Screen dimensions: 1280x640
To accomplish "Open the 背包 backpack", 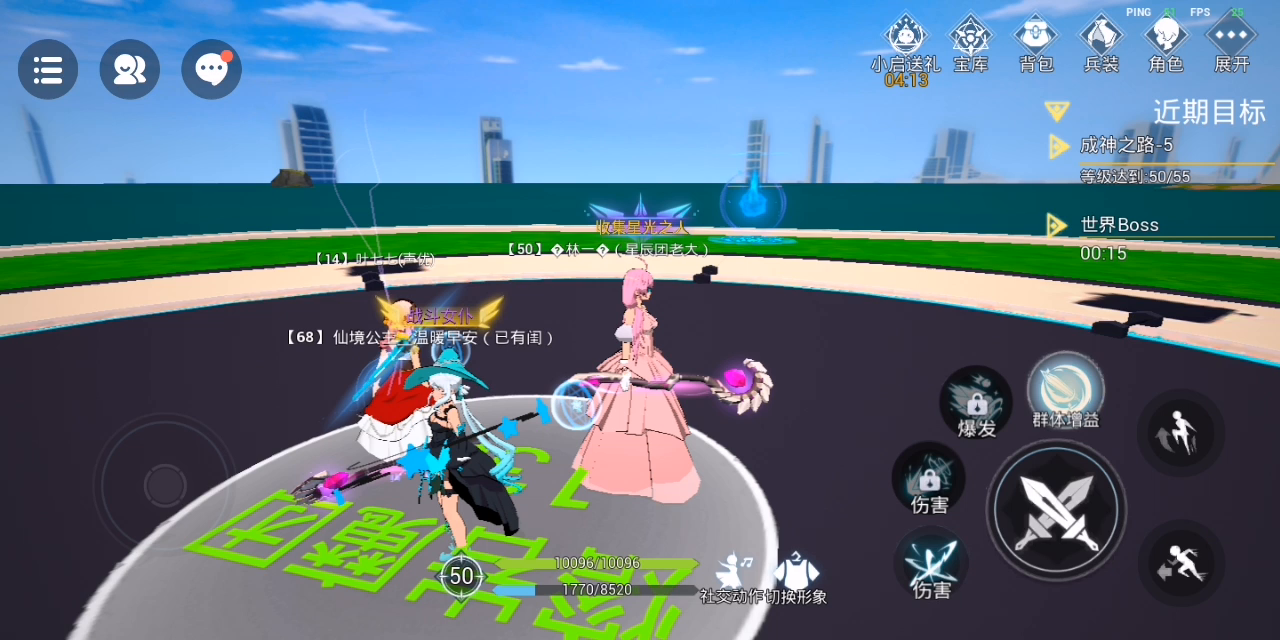I will 1036,40.
